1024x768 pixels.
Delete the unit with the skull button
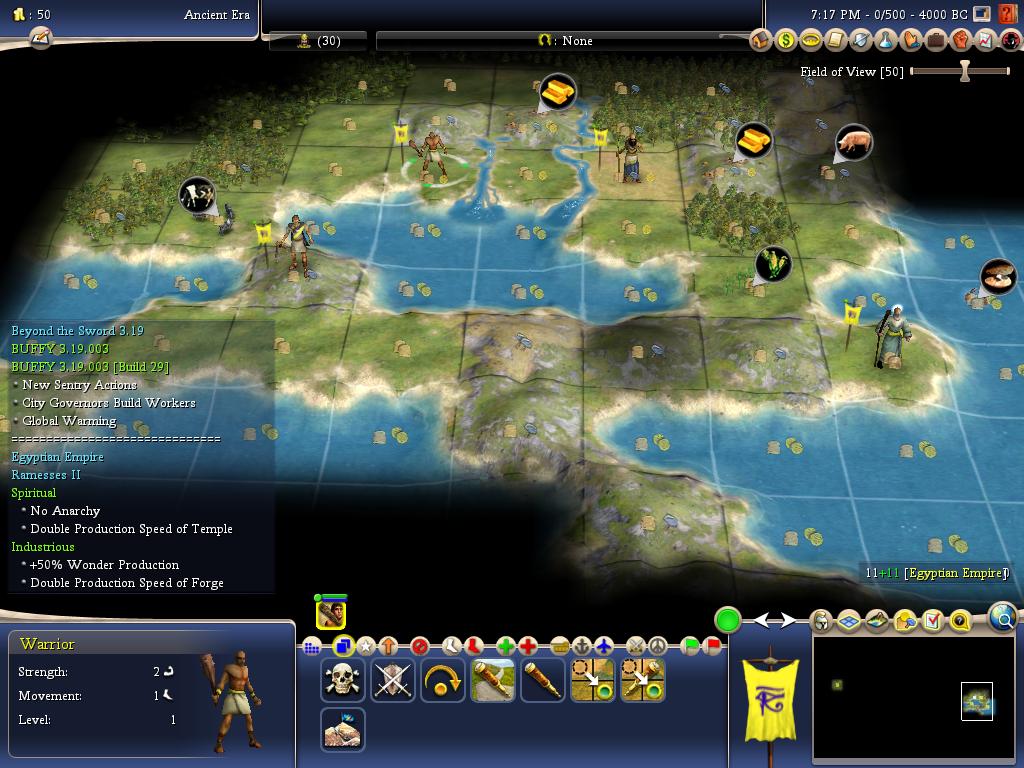342,680
